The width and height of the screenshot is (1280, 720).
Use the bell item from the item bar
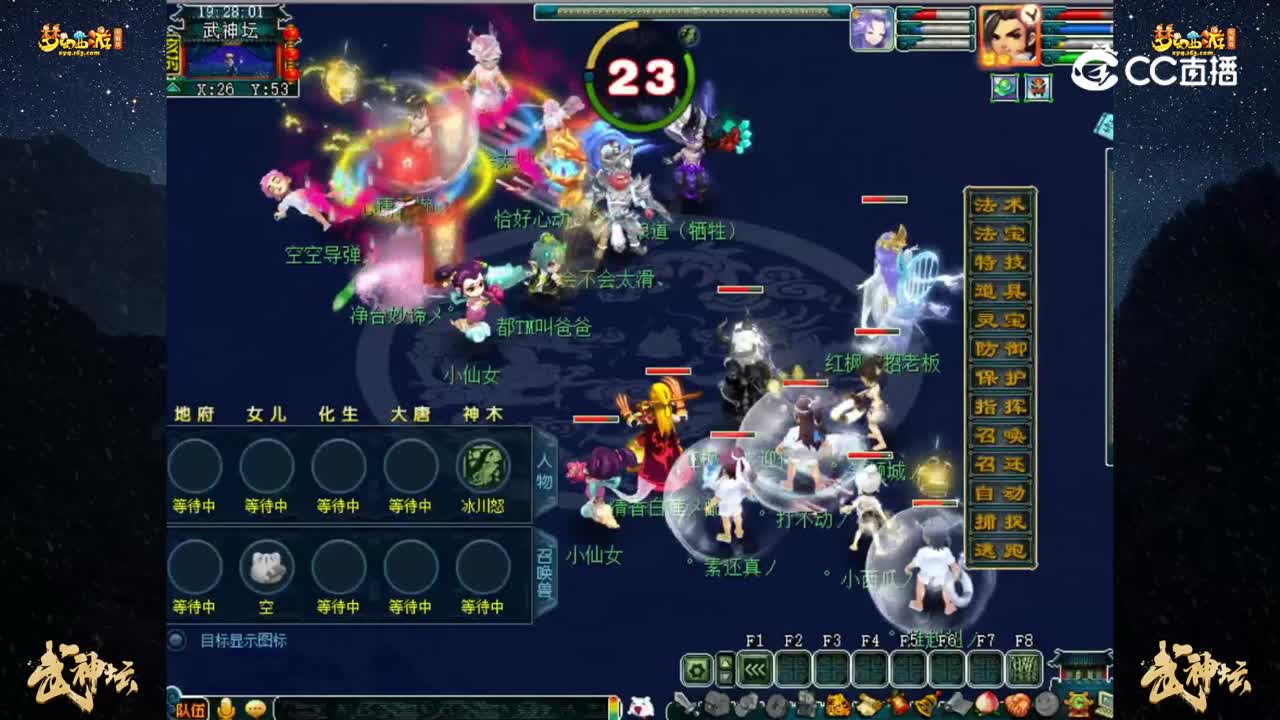coord(926,702)
